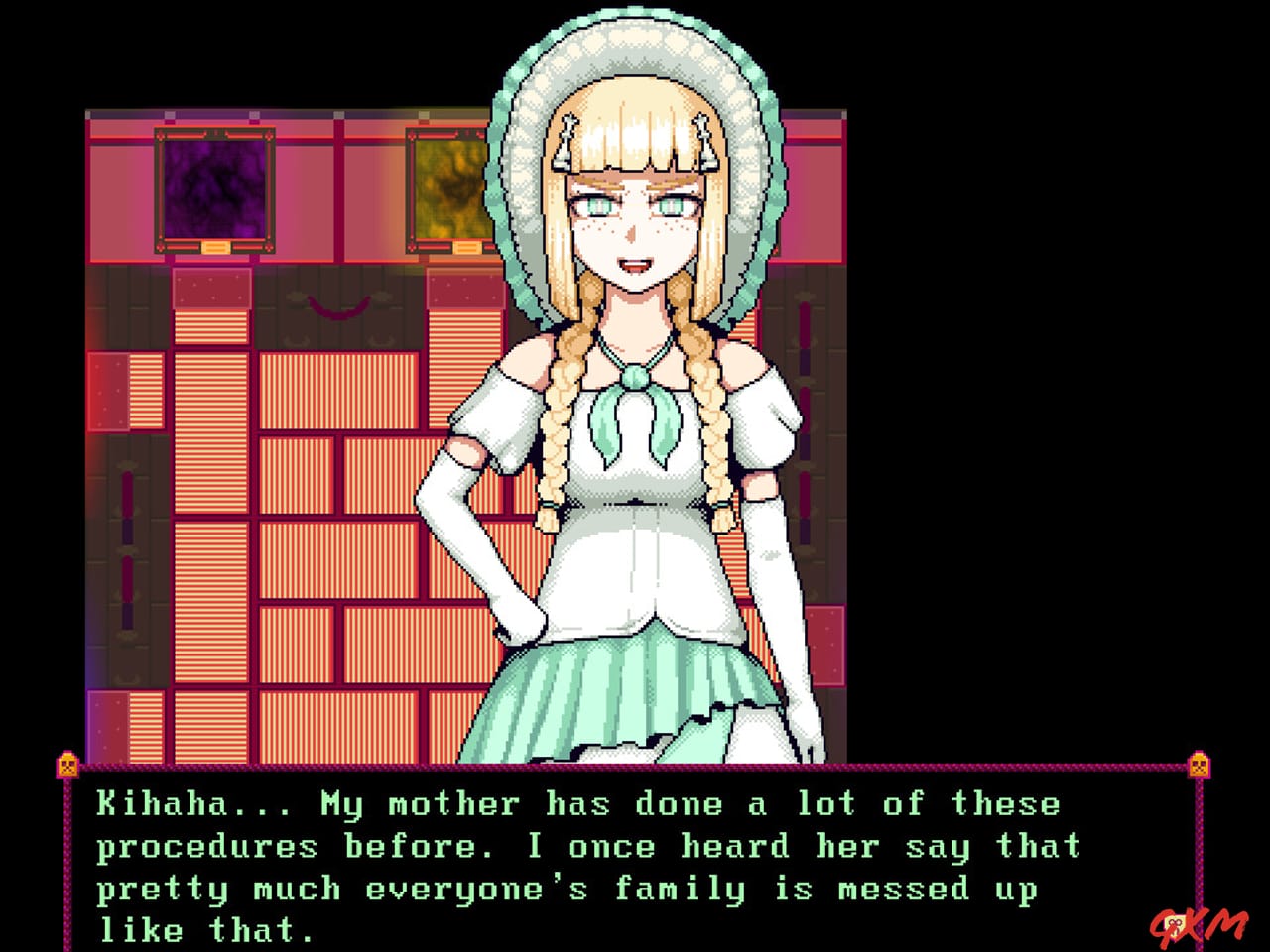Viewport: 1270px width, 952px height.
Task: Click the skull ornament on dialogue box right corner
Action: click(1199, 765)
